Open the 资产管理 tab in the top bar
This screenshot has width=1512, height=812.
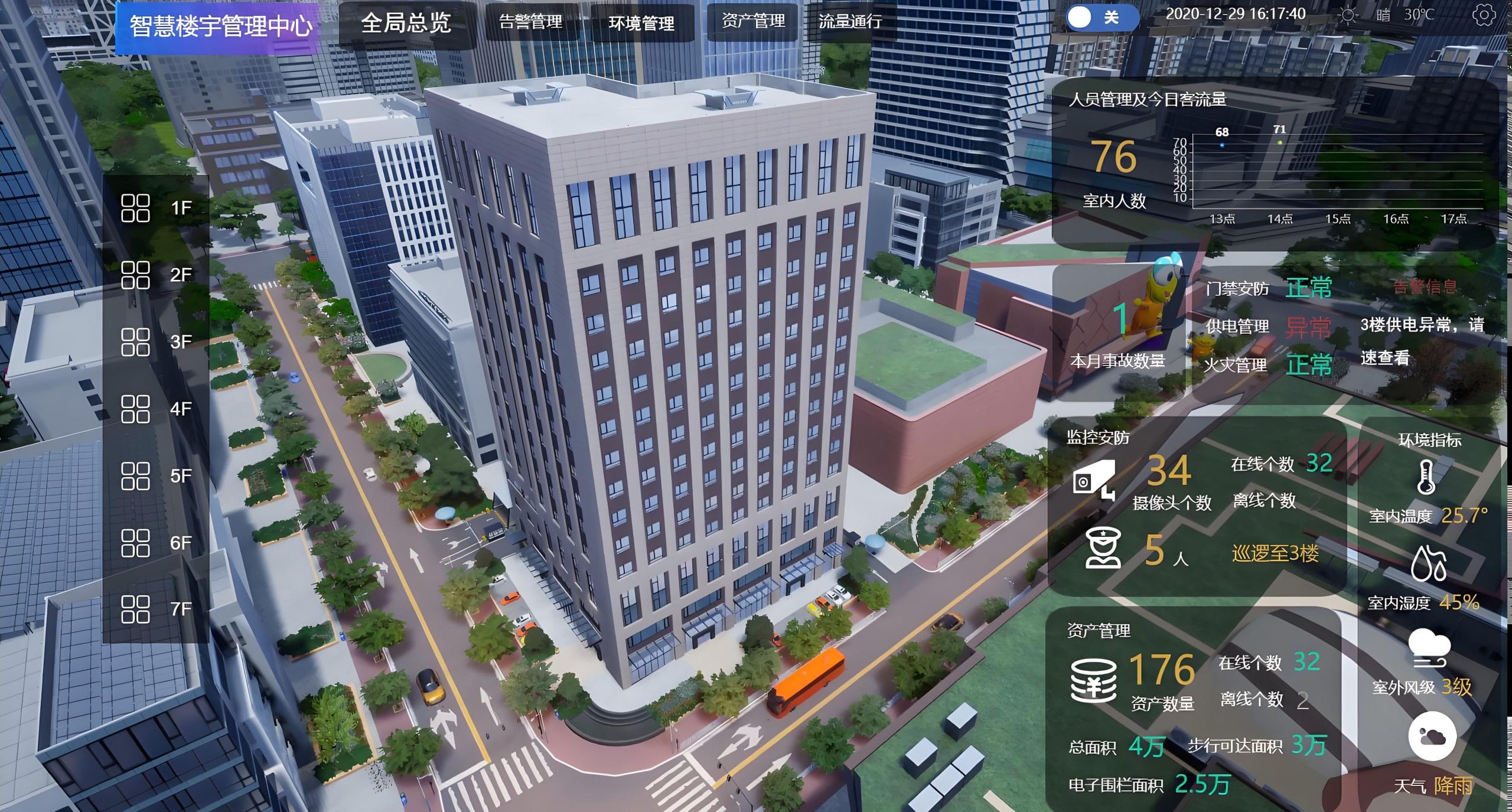753,22
